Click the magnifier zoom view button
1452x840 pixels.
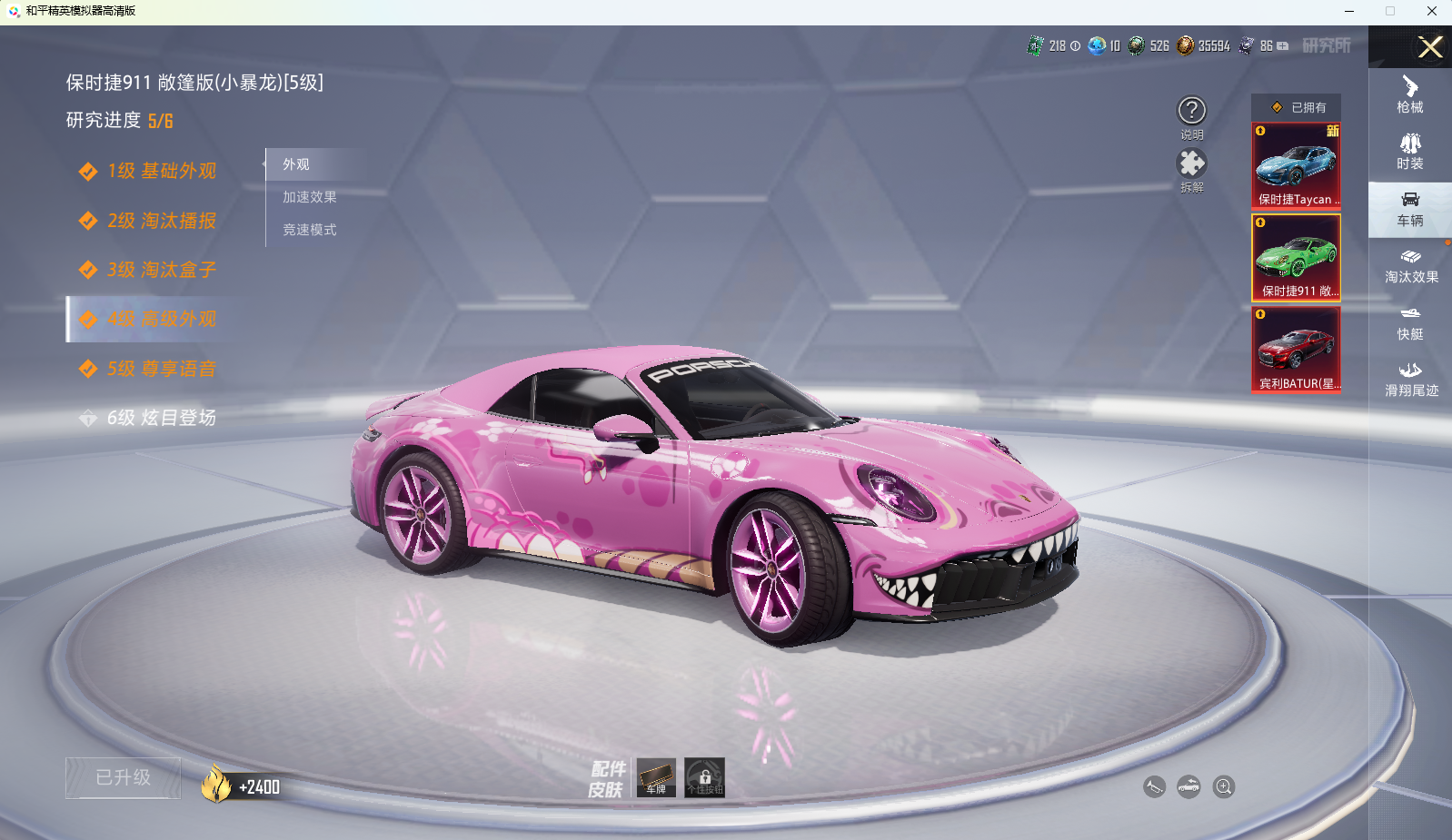click(x=1224, y=787)
